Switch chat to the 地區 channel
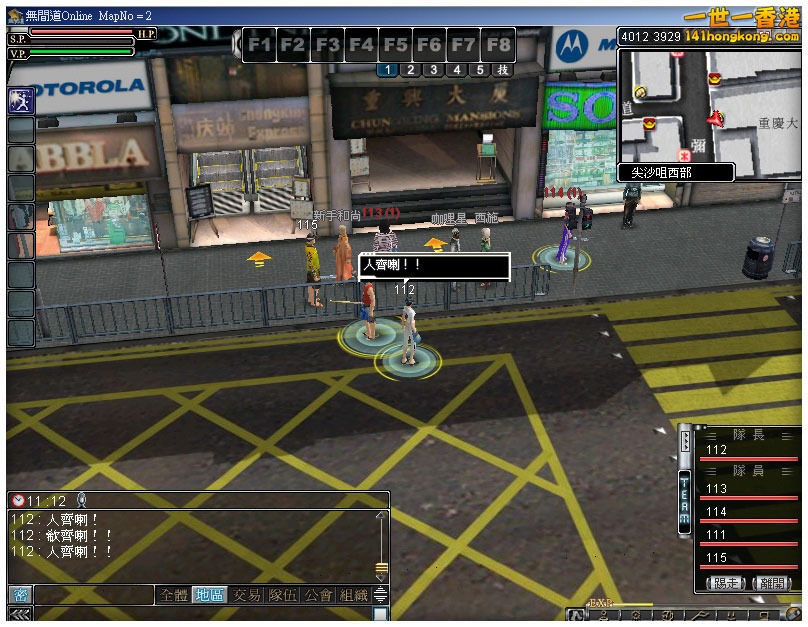This screenshot has width=808, height=627. pyautogui.click(x=208, y=595)
